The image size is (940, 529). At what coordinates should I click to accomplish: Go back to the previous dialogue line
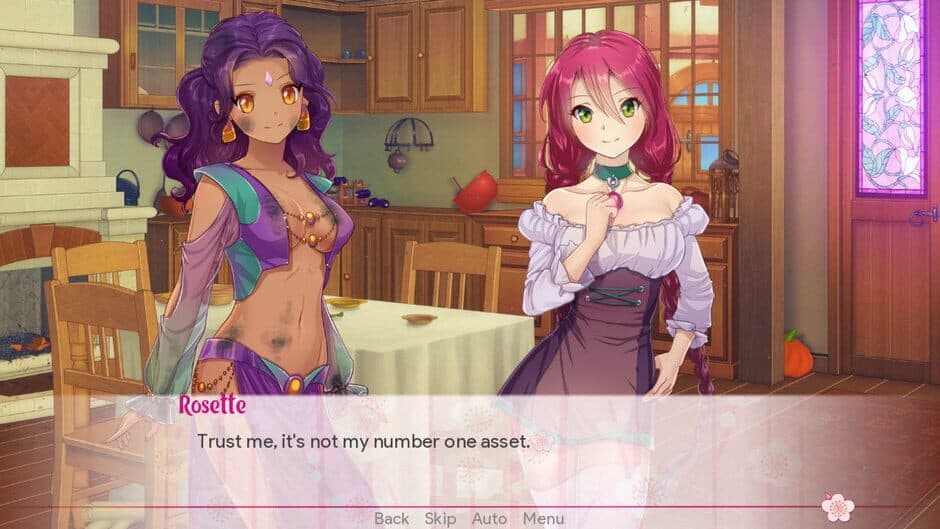click(391, 518)
